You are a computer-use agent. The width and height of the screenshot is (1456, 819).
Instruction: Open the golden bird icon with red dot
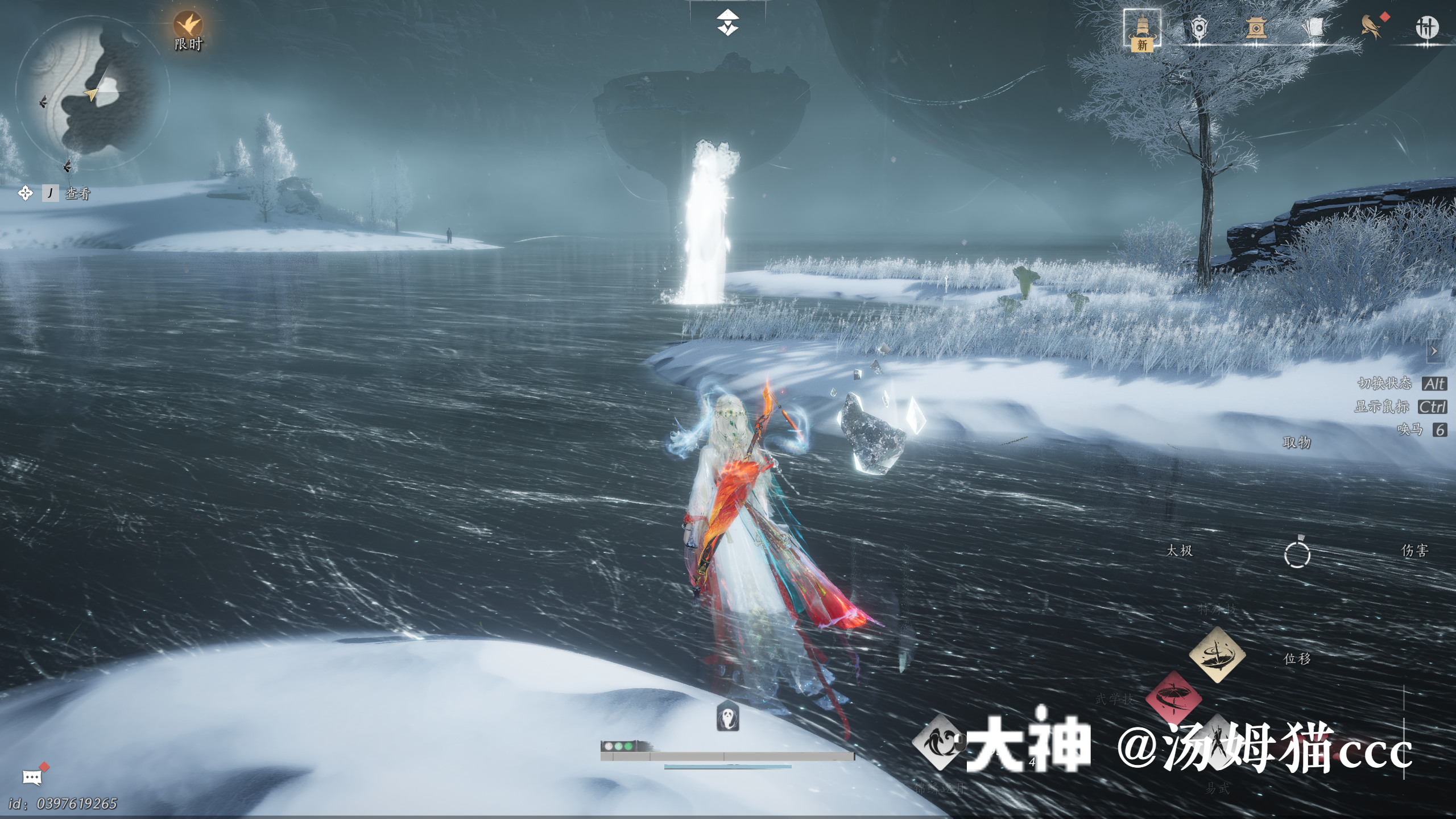(x=1372, y=27)
